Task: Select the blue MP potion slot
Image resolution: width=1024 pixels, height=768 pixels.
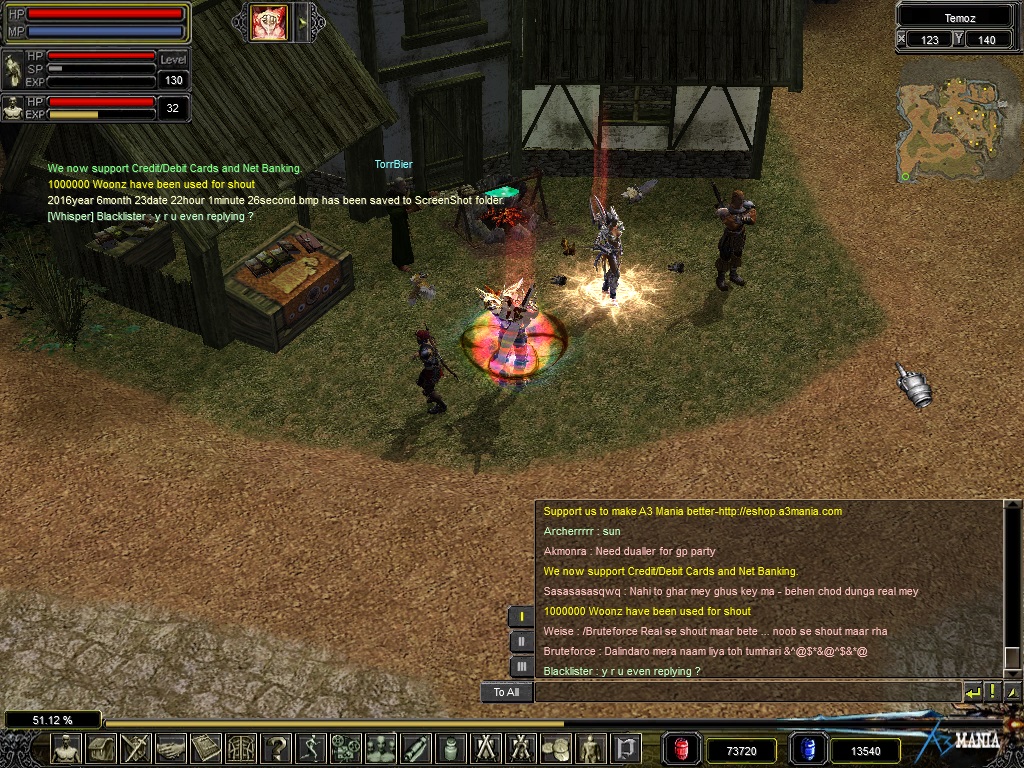Action: 810,750
